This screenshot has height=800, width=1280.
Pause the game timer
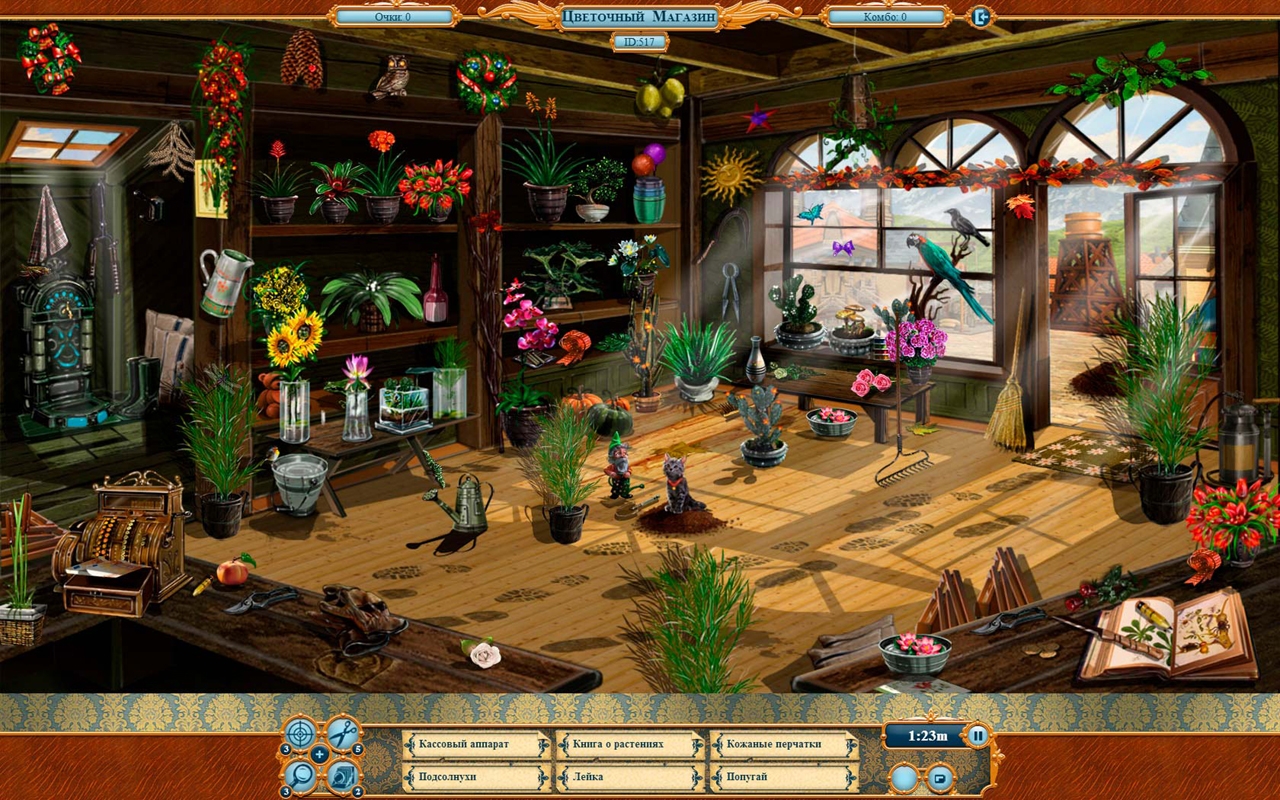coord(978,736)
